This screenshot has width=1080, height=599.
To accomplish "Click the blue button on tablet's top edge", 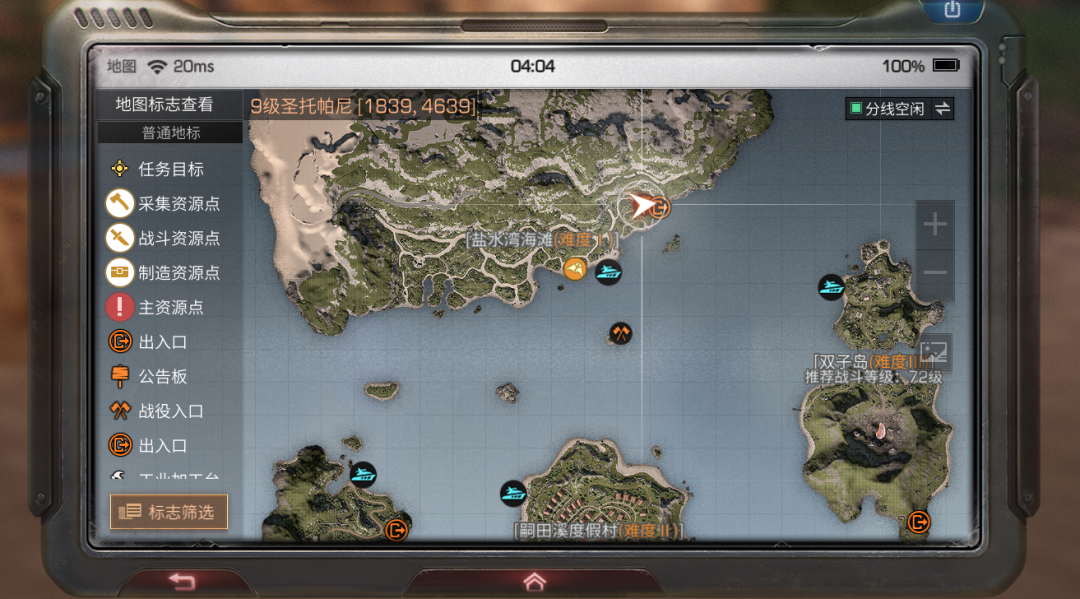I will tap(951, 10).
